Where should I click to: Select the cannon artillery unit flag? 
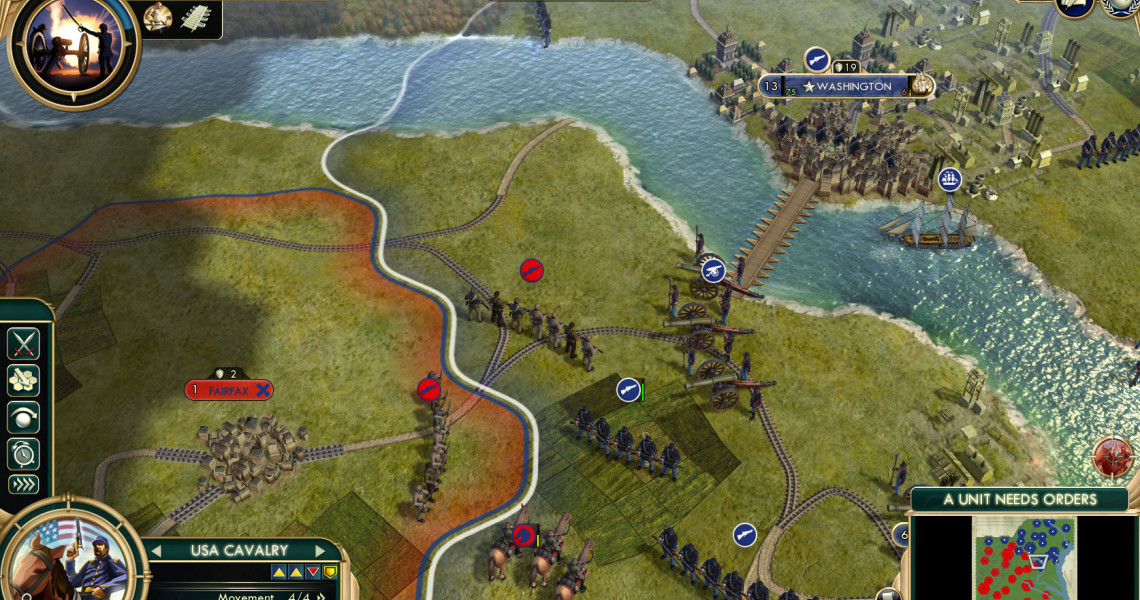point(713,269)
